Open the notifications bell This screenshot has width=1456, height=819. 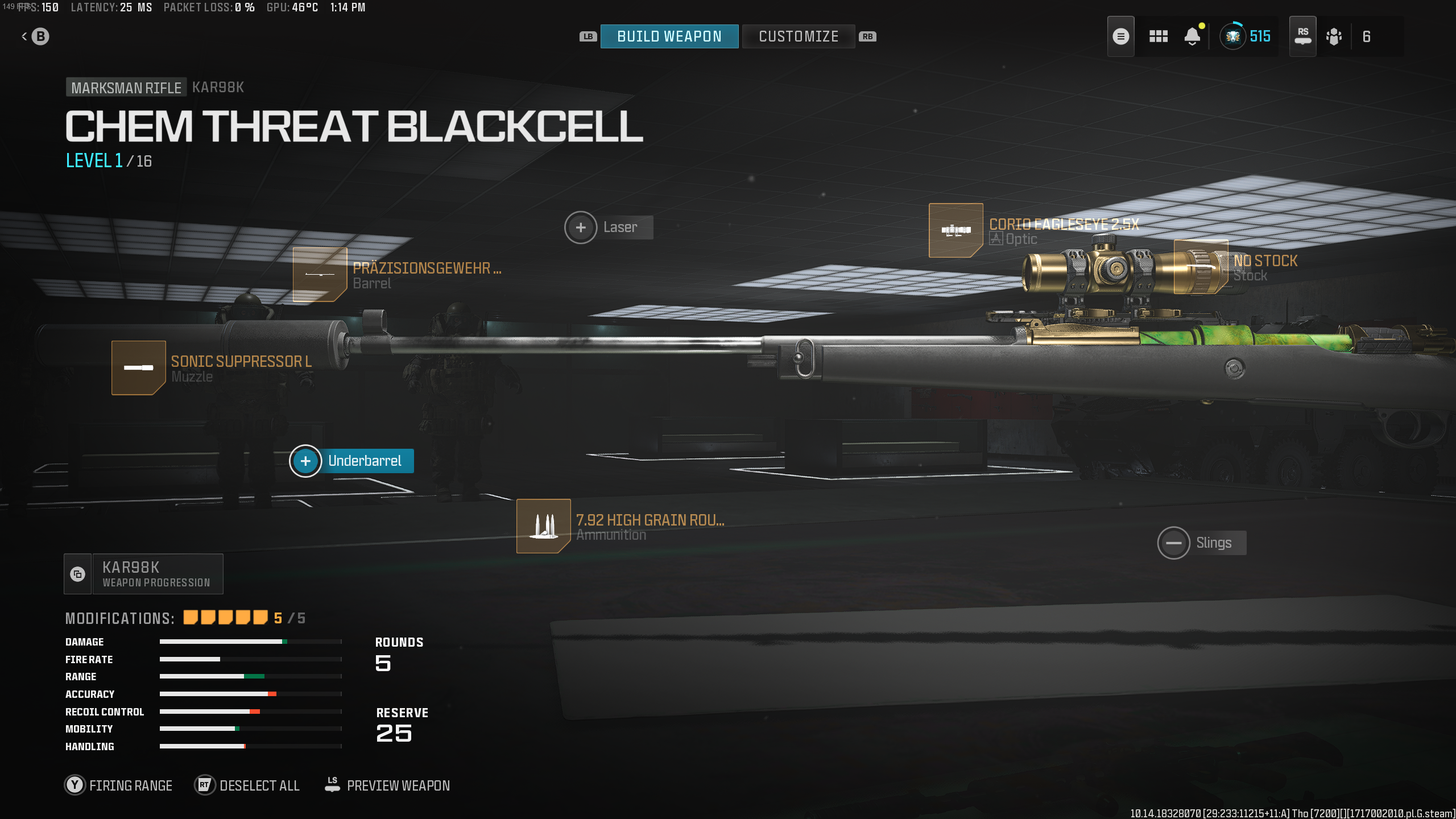pos(1193,36)
